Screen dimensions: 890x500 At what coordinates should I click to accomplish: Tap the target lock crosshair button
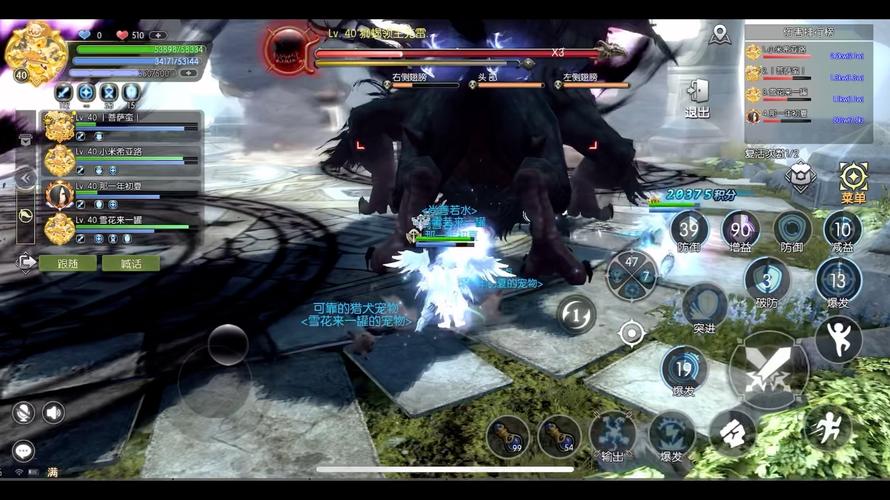click(631, 333)
